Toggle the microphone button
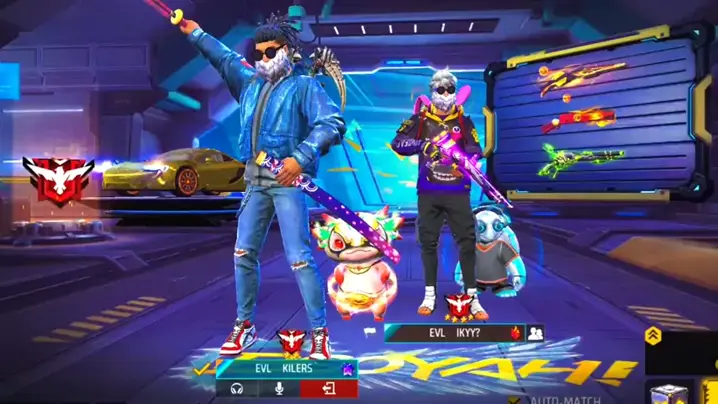 coord(281,388)
